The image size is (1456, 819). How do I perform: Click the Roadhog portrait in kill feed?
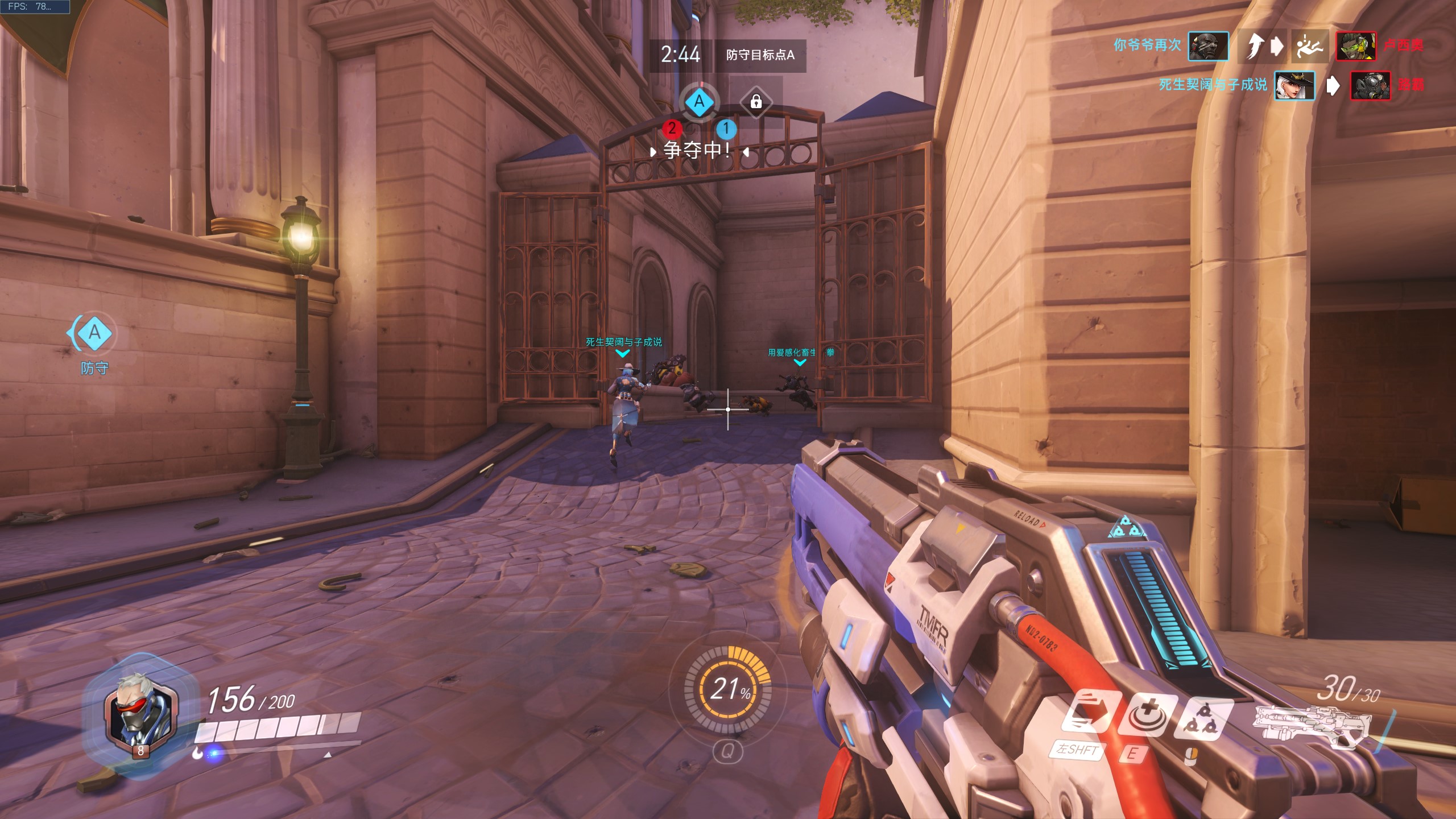[x=1370, y=86]
